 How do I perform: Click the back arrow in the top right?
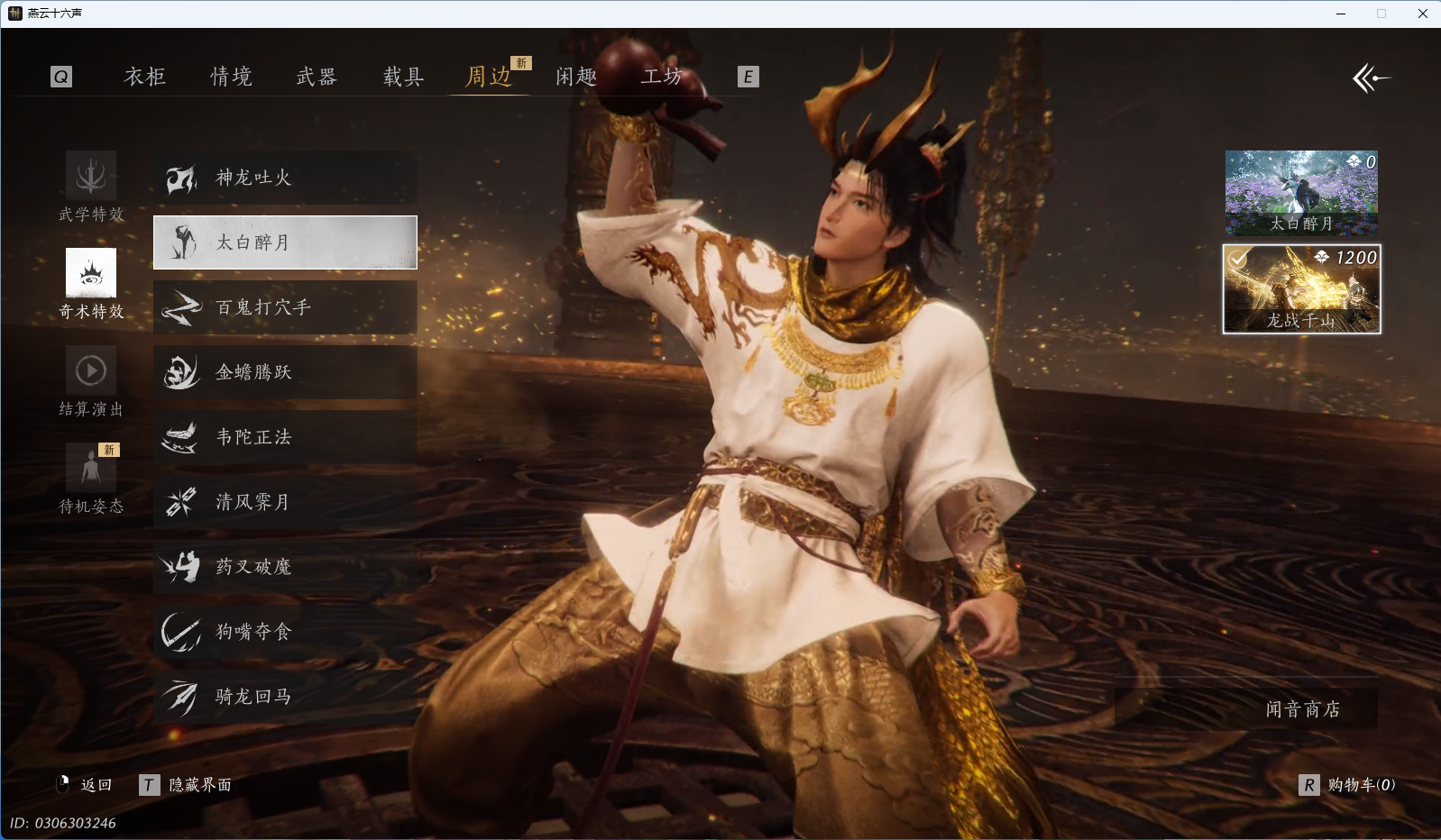[1371, 78]
